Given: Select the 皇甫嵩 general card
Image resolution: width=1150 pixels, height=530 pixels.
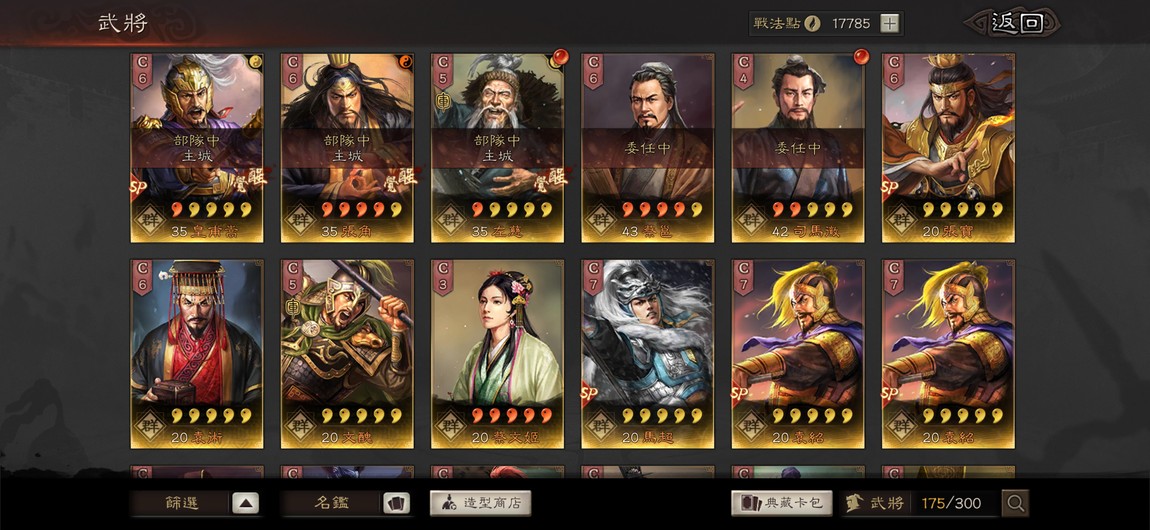Looking at the screenshot, I should [x=197, y=147].
